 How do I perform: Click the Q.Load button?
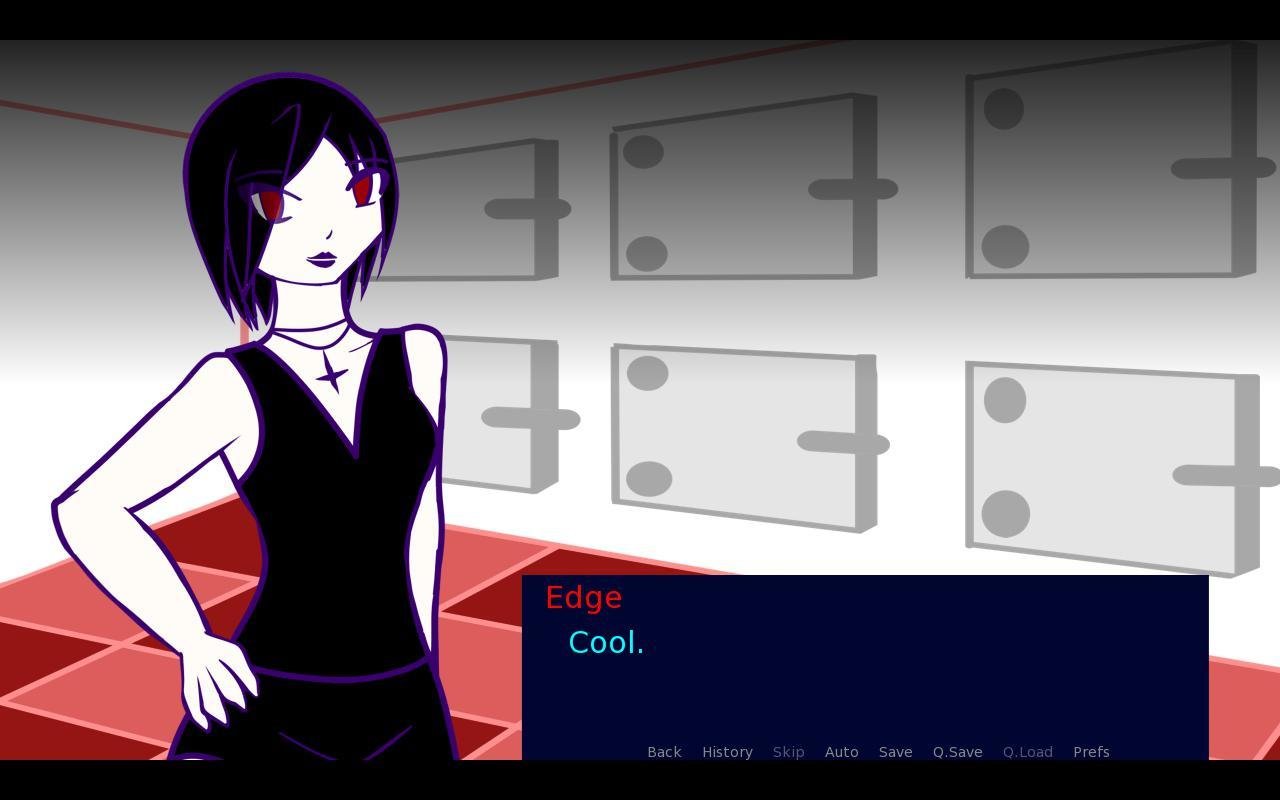click(x=1027, y=752)
